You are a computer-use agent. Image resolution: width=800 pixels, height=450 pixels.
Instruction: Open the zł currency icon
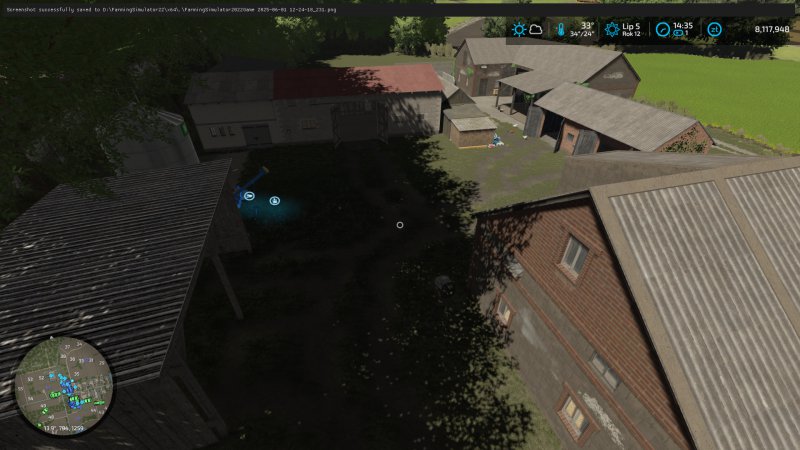(x=714, y=29)
